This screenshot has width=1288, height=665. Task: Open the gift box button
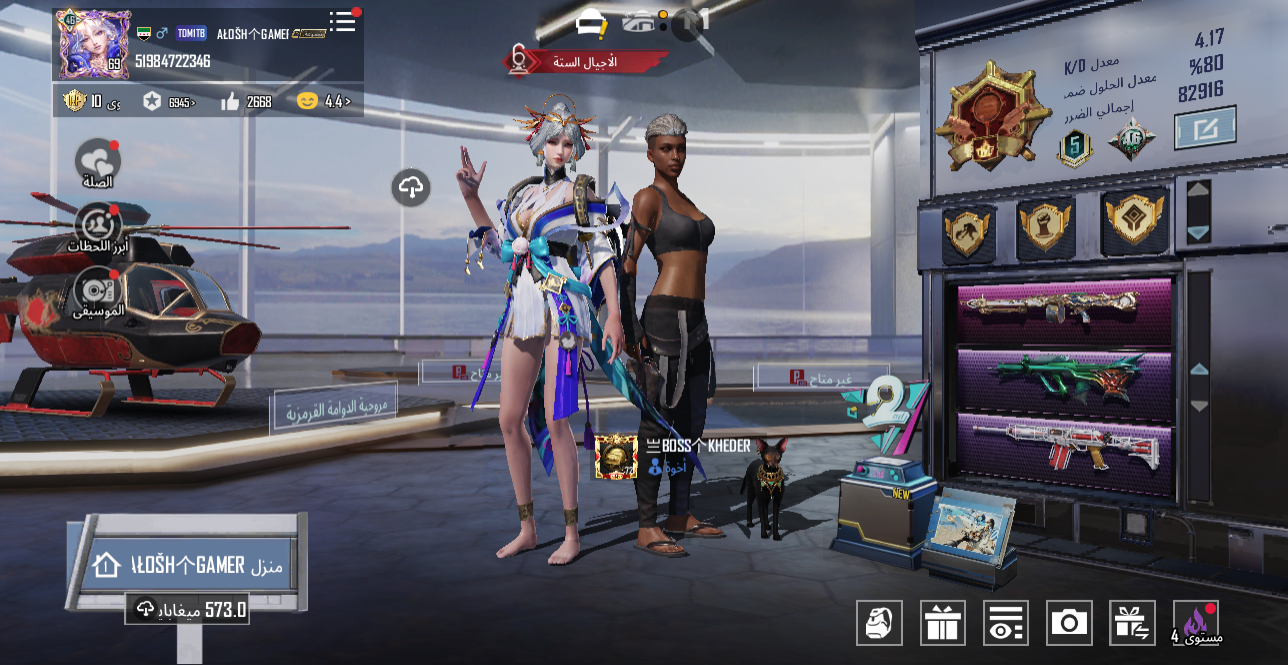(x=942, y=623)
